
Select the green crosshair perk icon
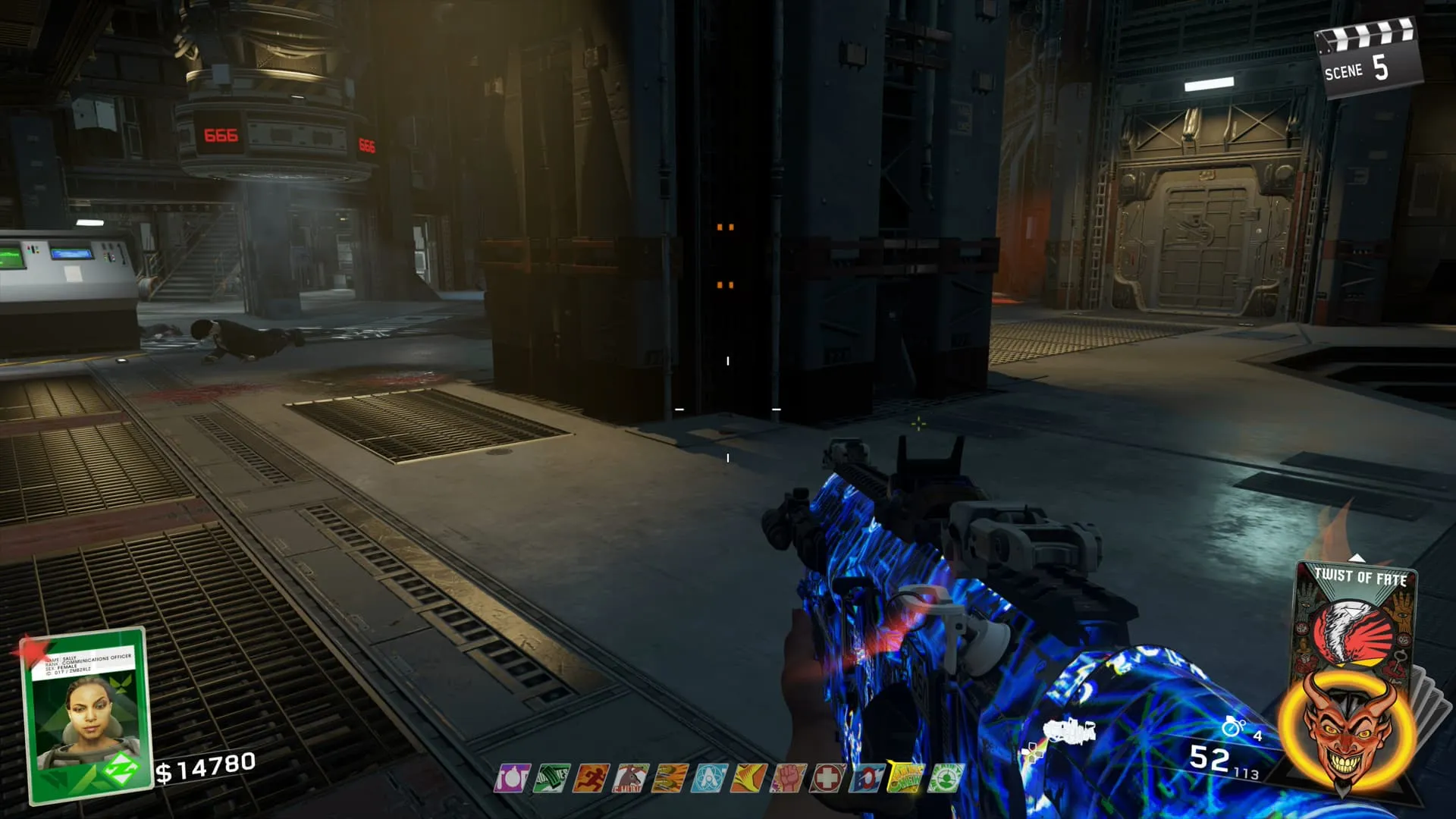click(x=946, y=778)
